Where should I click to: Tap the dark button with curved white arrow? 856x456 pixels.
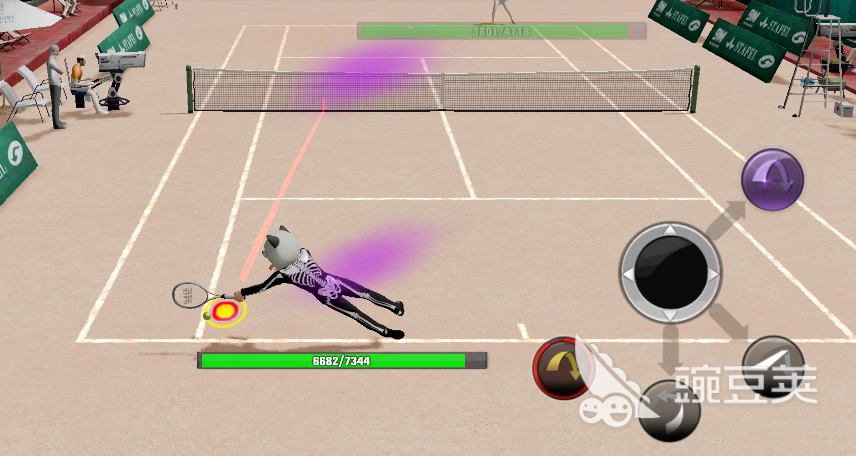[x=668, y=410]
